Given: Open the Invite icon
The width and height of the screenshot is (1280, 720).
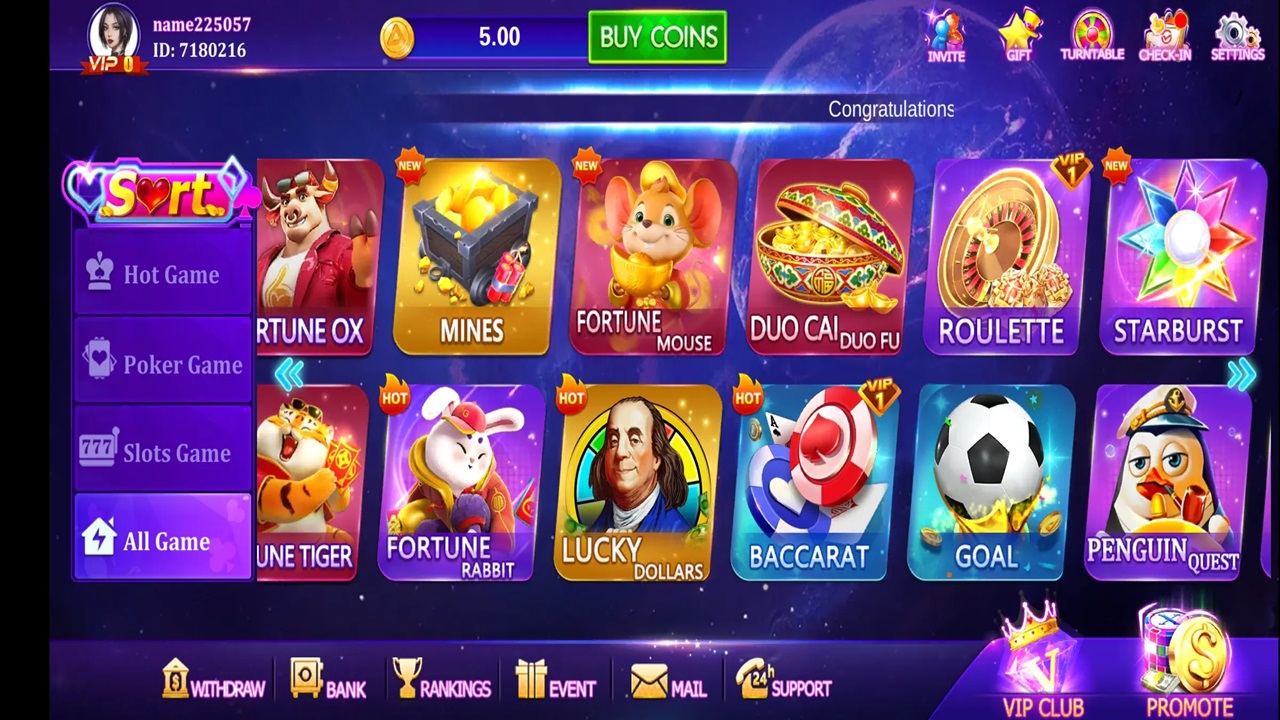Looking at the screenshot, I should pyautogui.click(x=945, y=37).
